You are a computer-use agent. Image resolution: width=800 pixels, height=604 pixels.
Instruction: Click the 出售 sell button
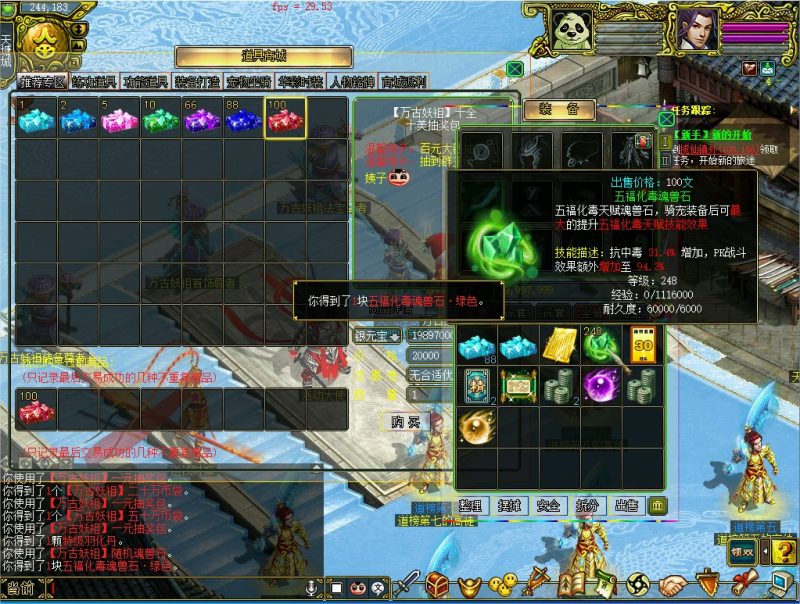(626, 506)
